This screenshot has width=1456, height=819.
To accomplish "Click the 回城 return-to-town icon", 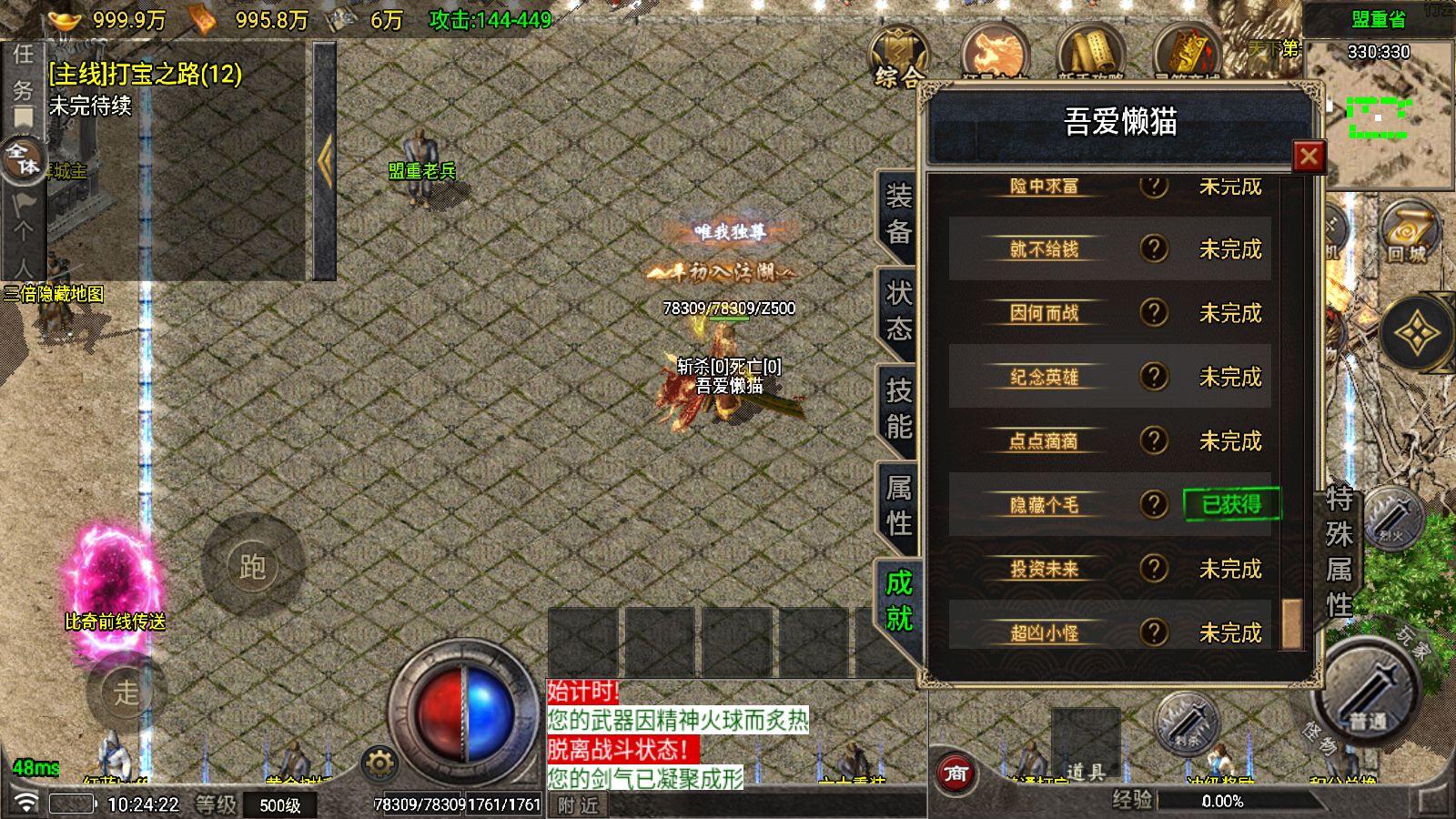I will click(x=1407, y=235).
